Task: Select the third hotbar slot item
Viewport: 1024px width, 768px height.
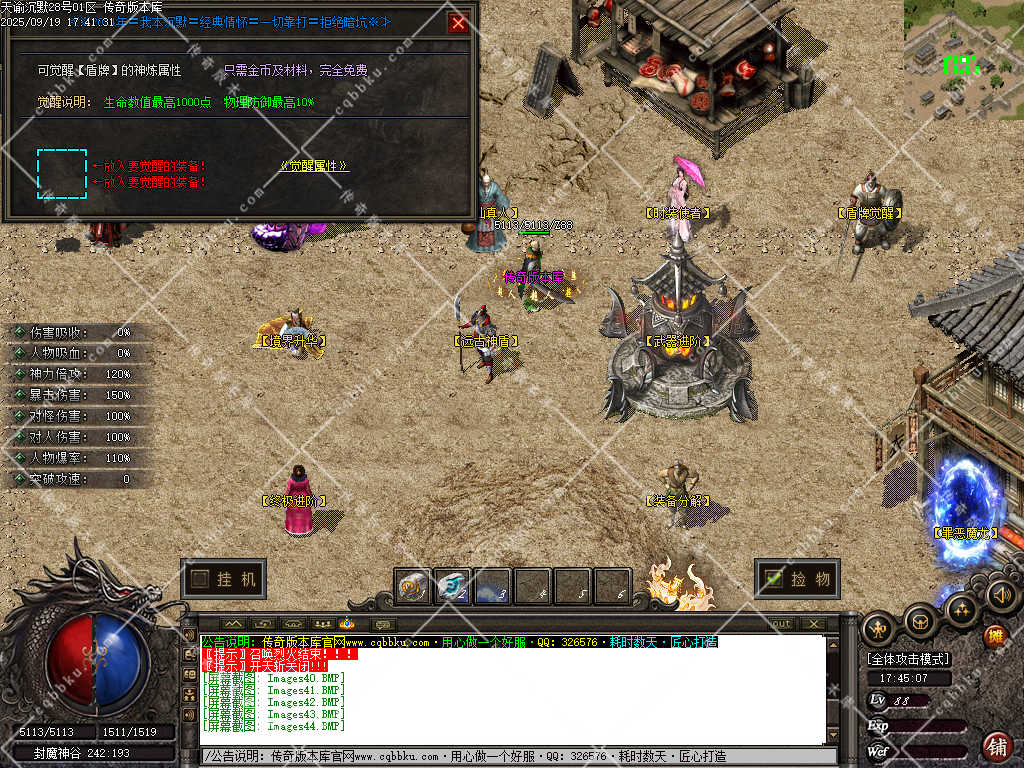Action: pos(492,587)
